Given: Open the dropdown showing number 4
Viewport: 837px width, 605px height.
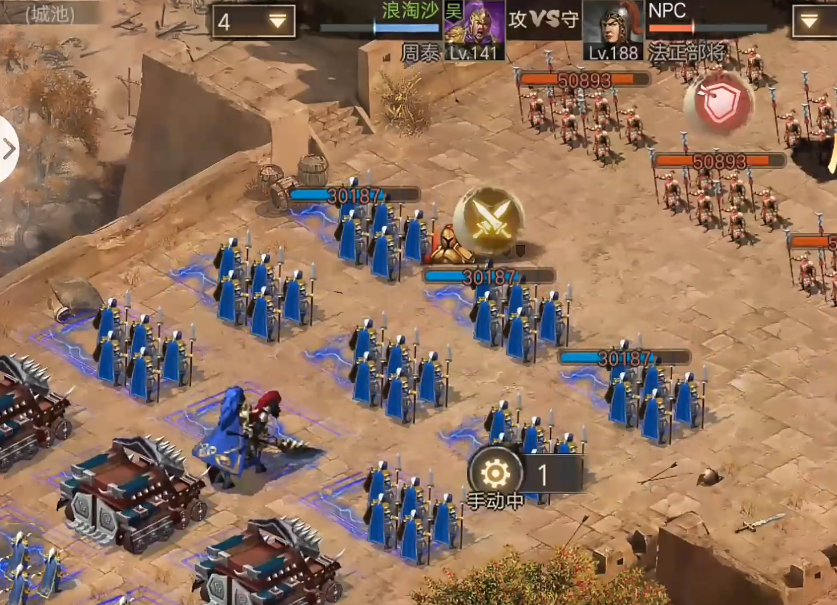Looking at the screenshot, I should tap(253, 21).
